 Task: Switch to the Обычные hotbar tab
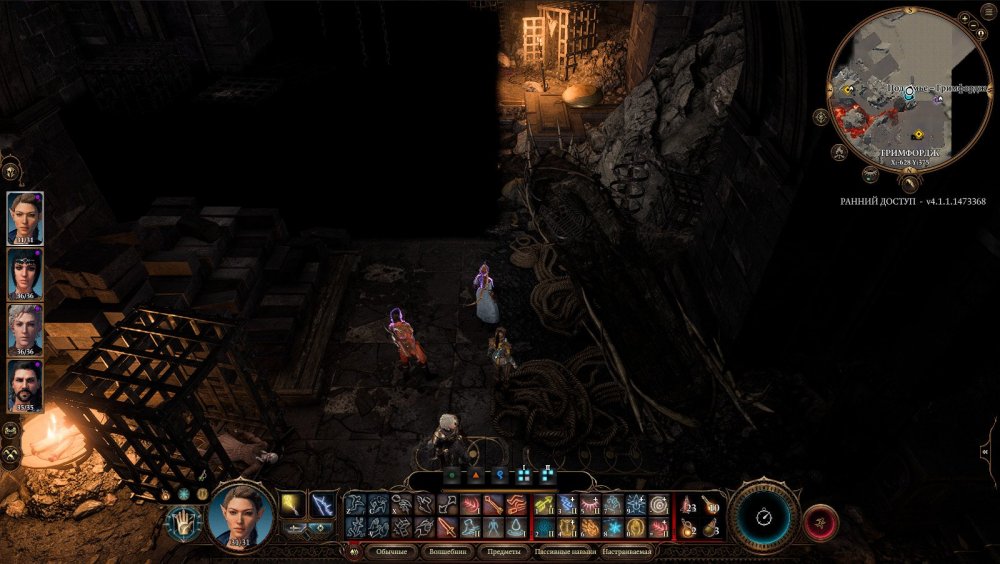point(391,551)
